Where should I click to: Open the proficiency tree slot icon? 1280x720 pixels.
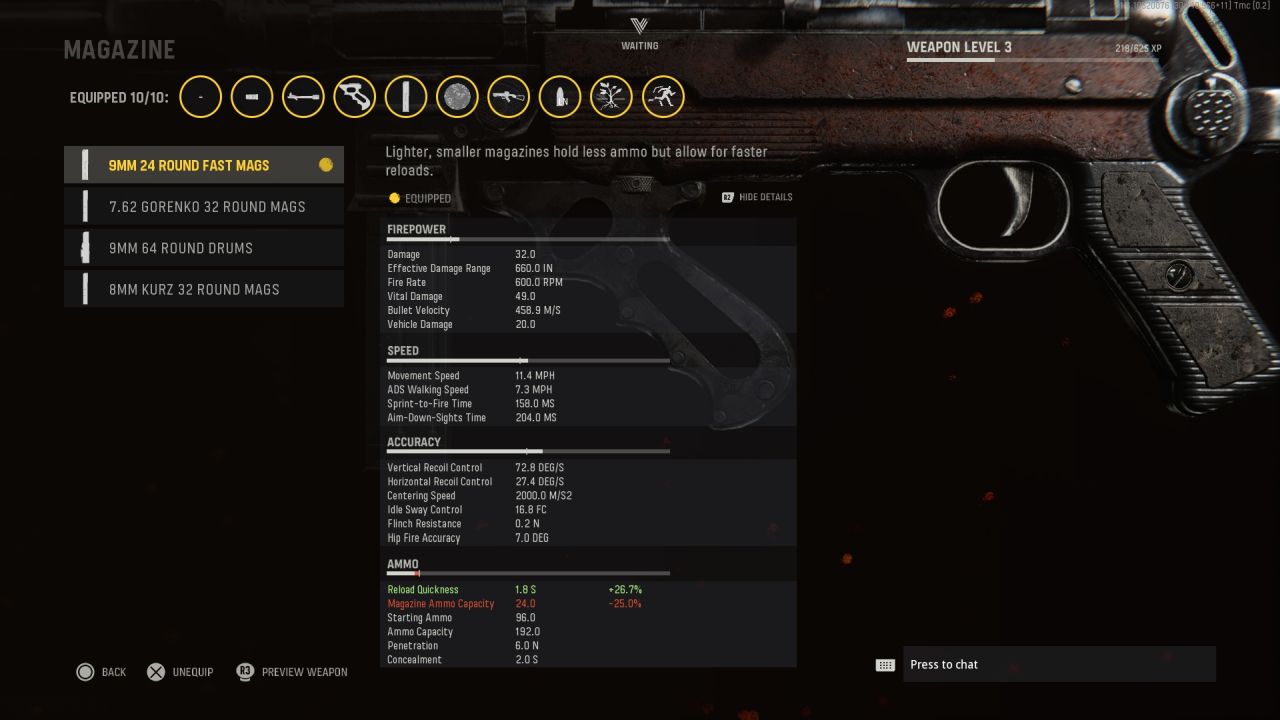click(611, 96)
